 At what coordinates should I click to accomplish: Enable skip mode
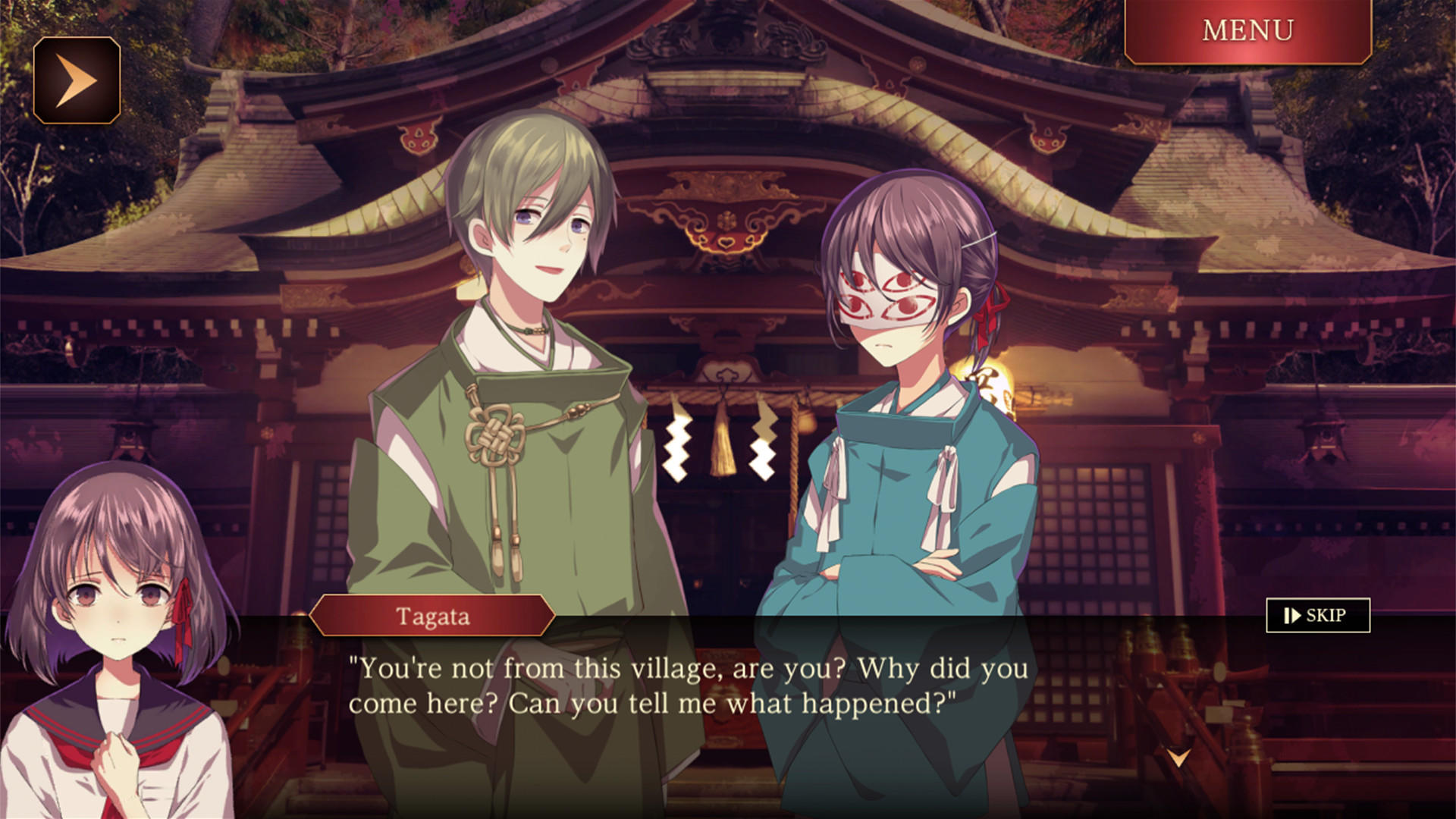coord(1318,617)
